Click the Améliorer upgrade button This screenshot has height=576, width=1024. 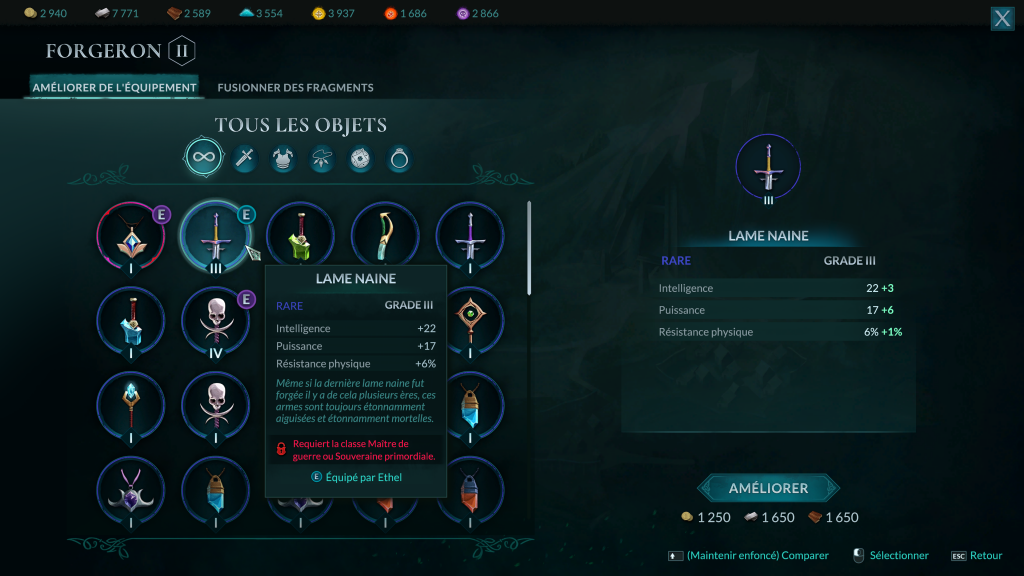pos(768,488)
